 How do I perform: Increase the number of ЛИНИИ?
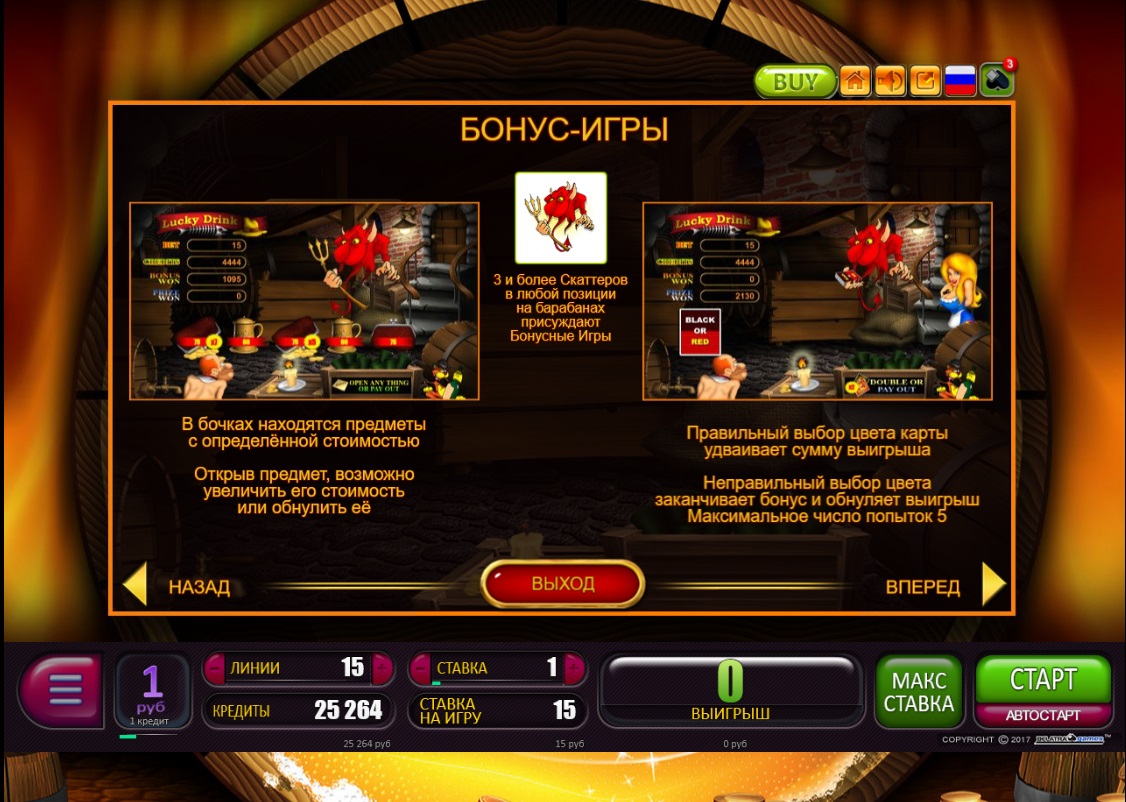point(381,667)
